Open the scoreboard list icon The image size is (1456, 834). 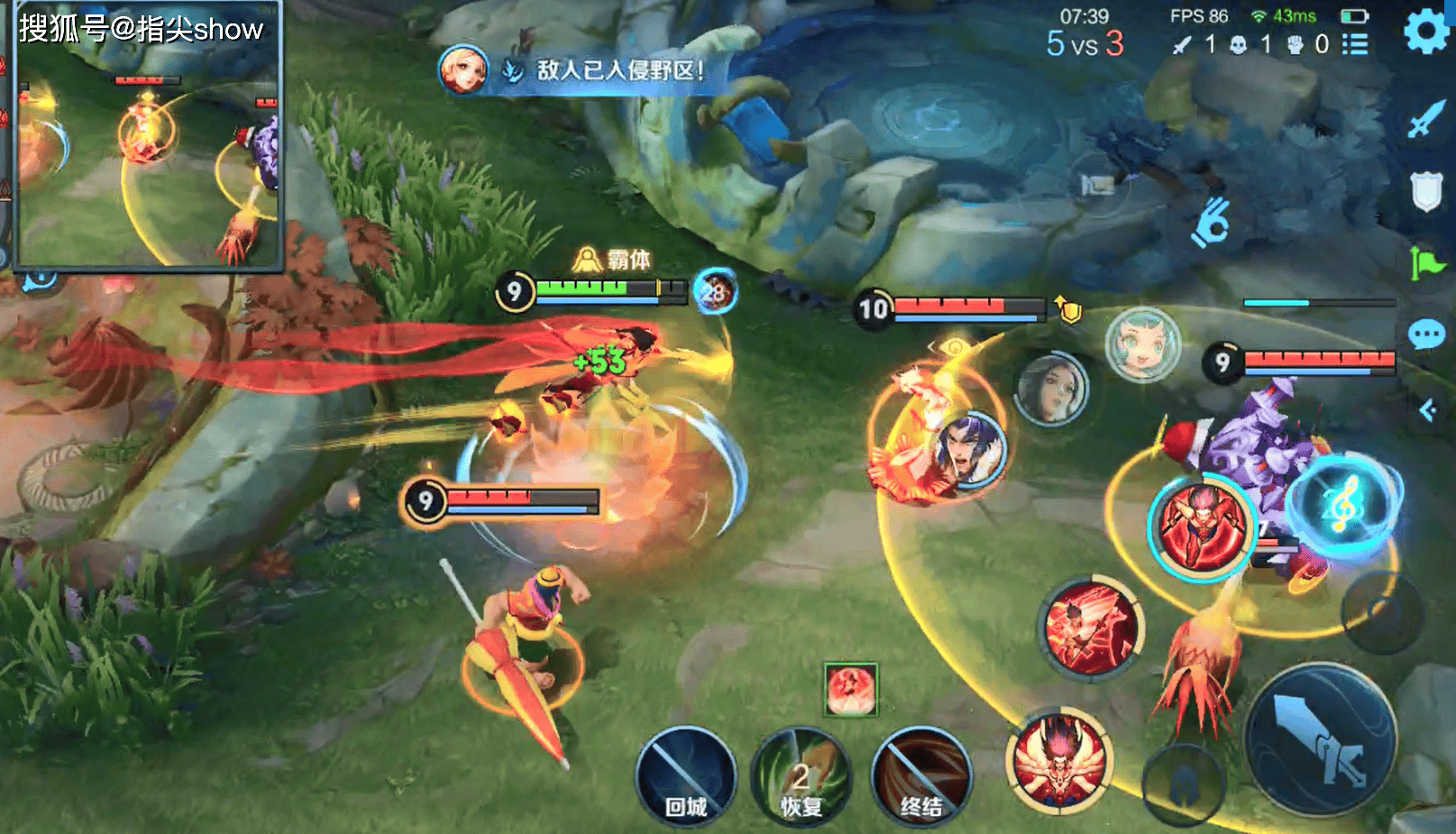coord(1354,44)
